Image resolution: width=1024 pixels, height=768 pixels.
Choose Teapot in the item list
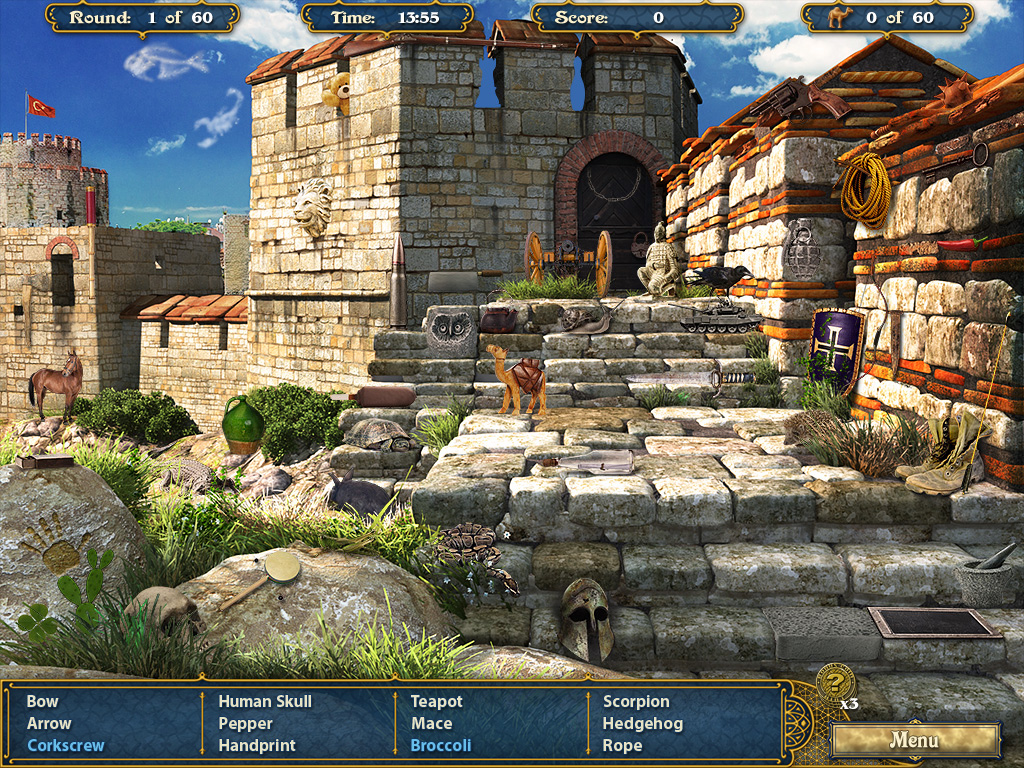click(437, 702)
